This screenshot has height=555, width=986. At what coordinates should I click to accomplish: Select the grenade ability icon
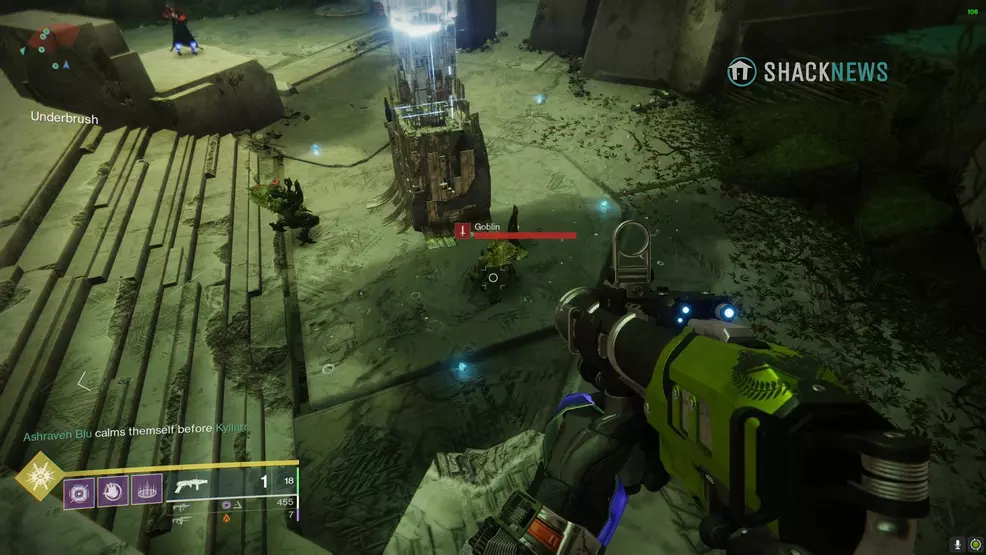pyautogui.click(x=79, y=490)
